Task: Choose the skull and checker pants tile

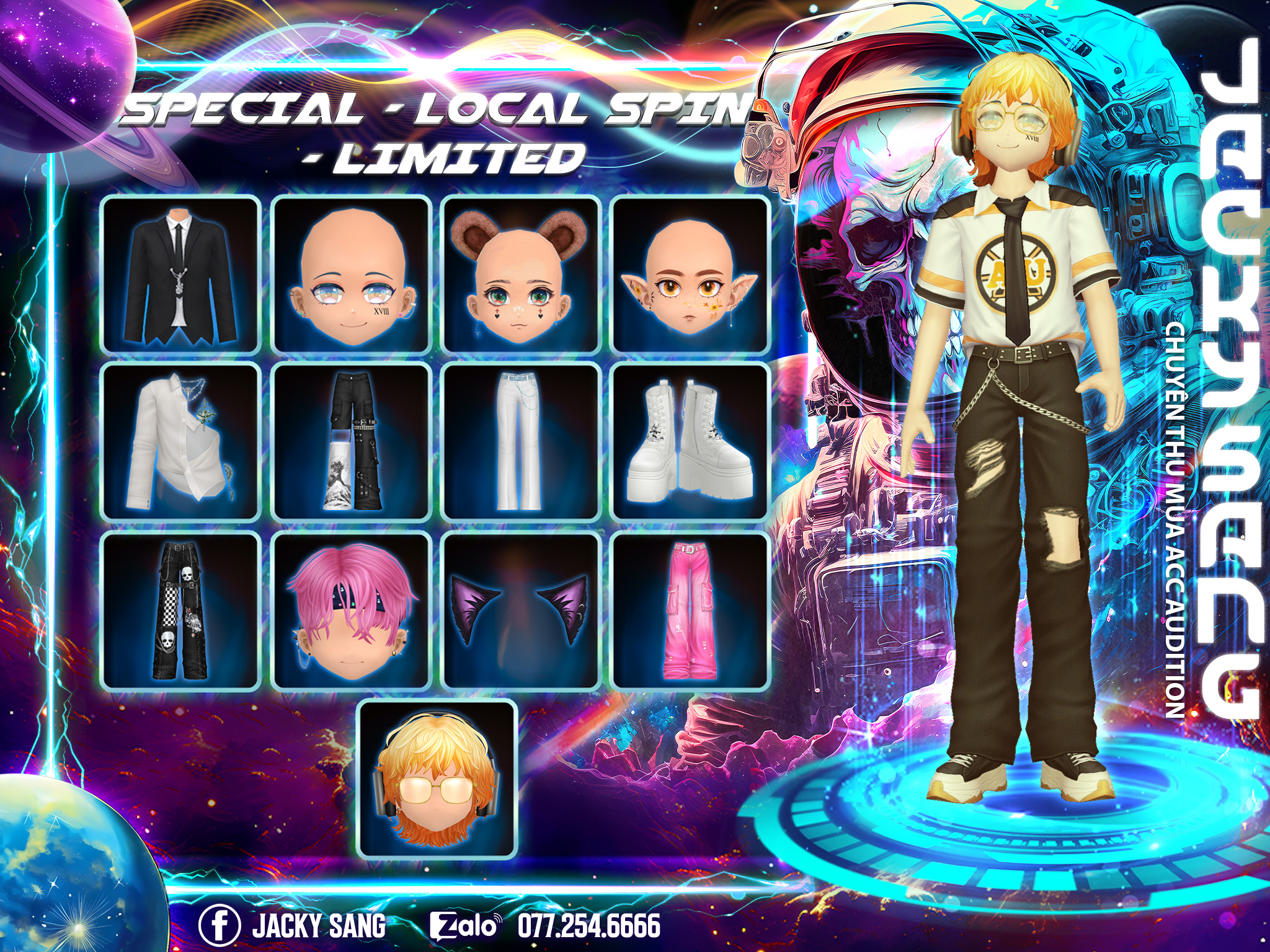Action: (180, 610)
